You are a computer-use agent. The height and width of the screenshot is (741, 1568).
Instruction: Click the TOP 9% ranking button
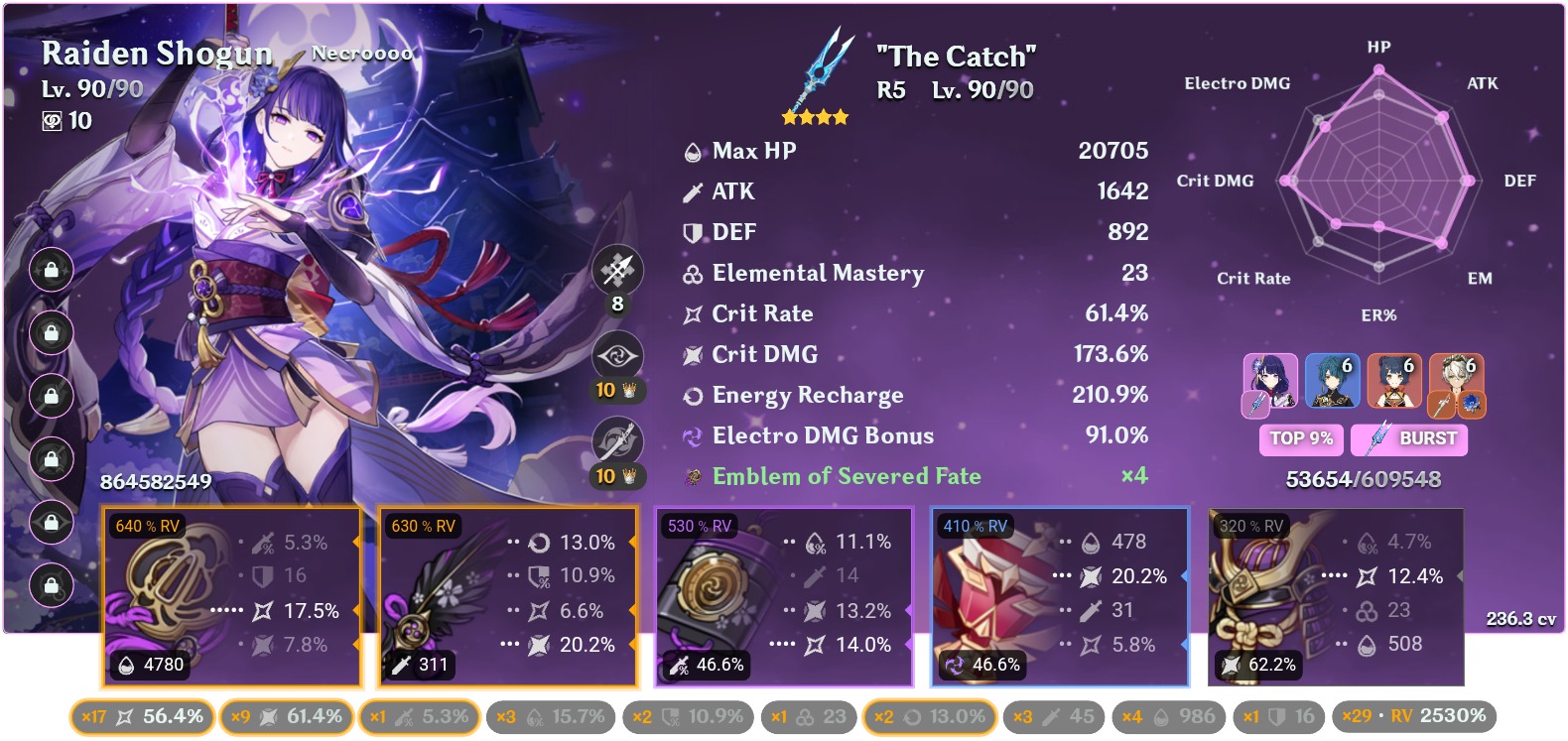tap(1301, 439)
